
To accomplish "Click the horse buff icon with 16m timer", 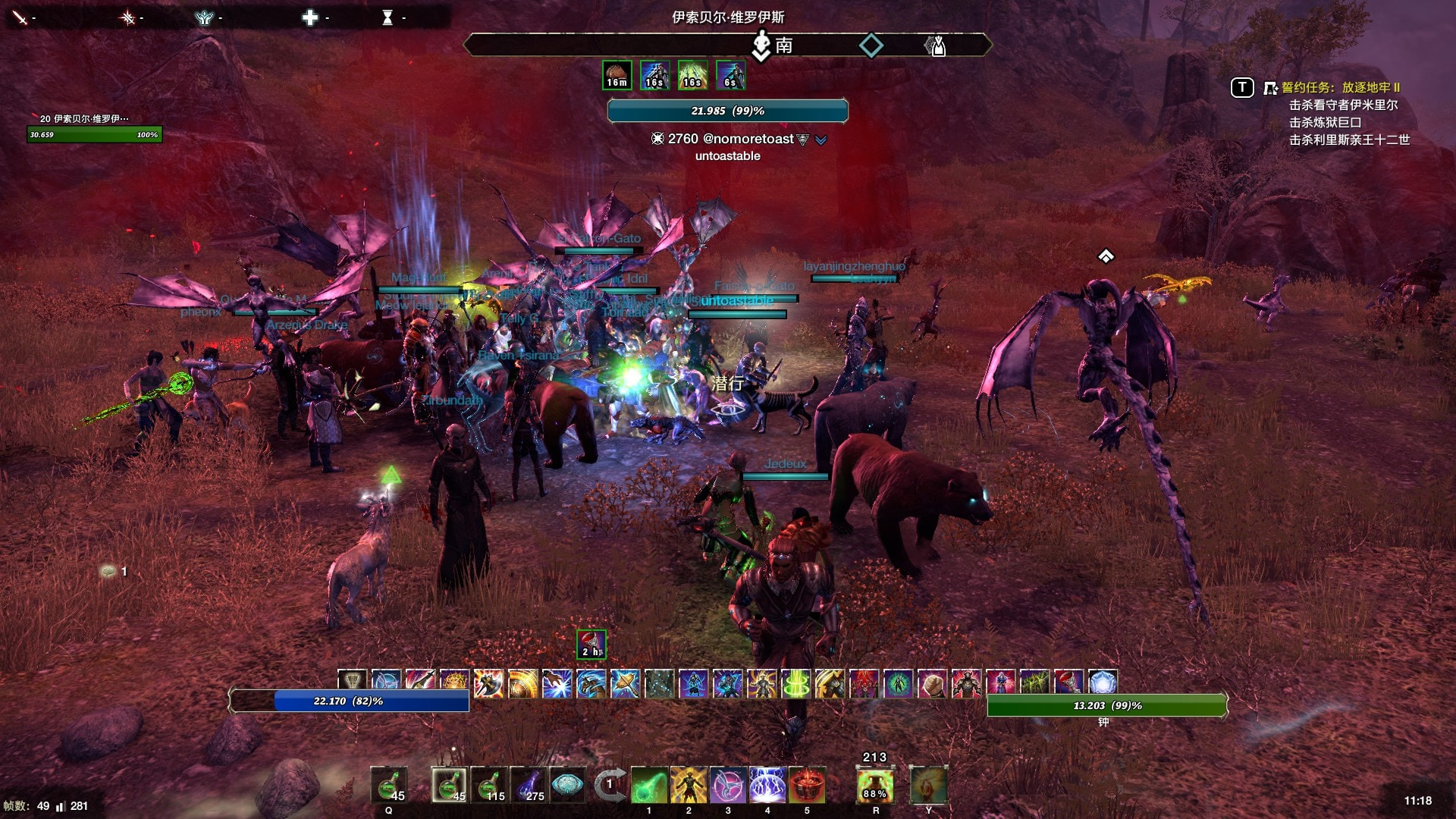I will [x=617, y=75].
